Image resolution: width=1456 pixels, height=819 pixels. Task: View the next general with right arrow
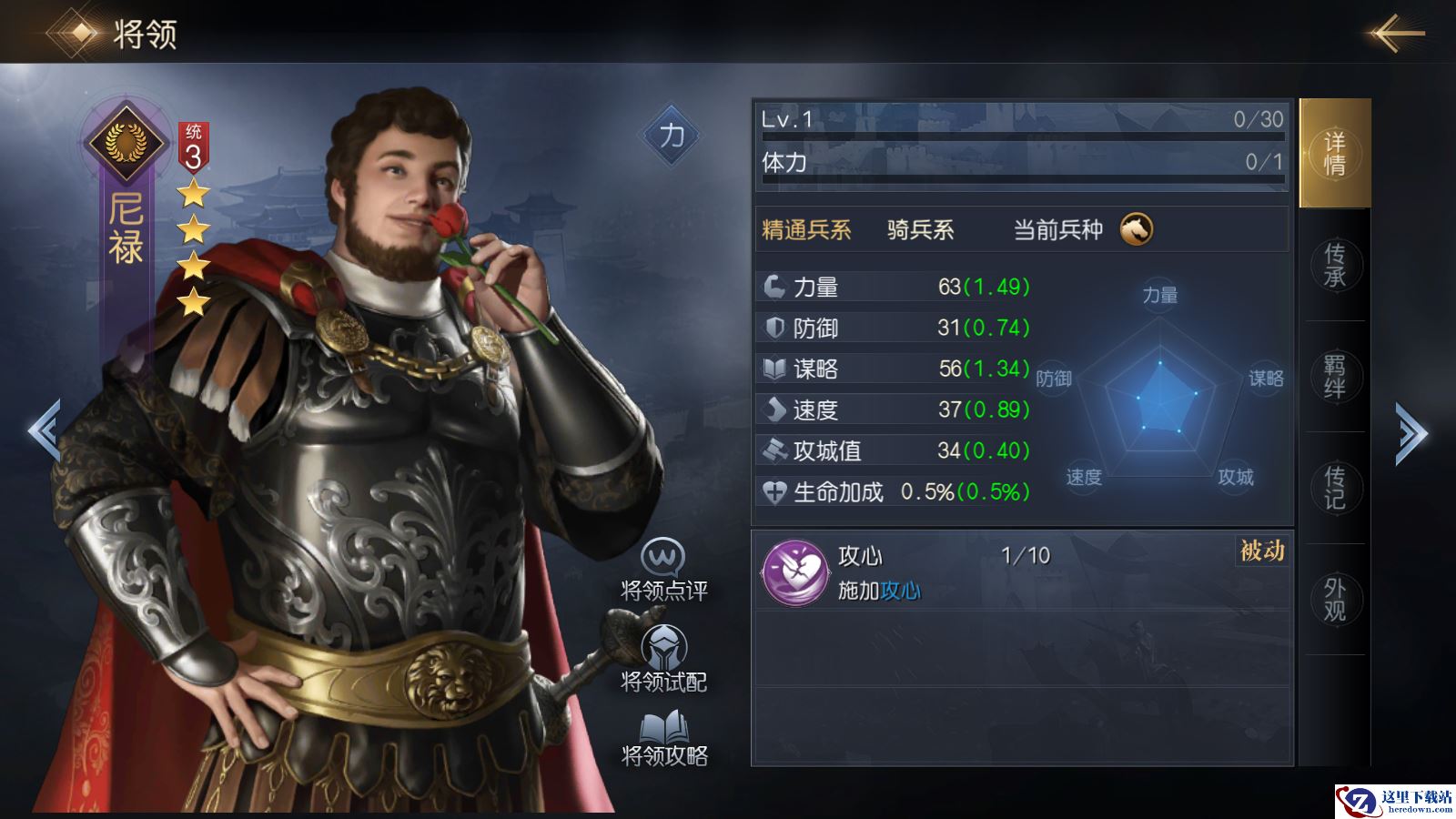point(1411,433)
